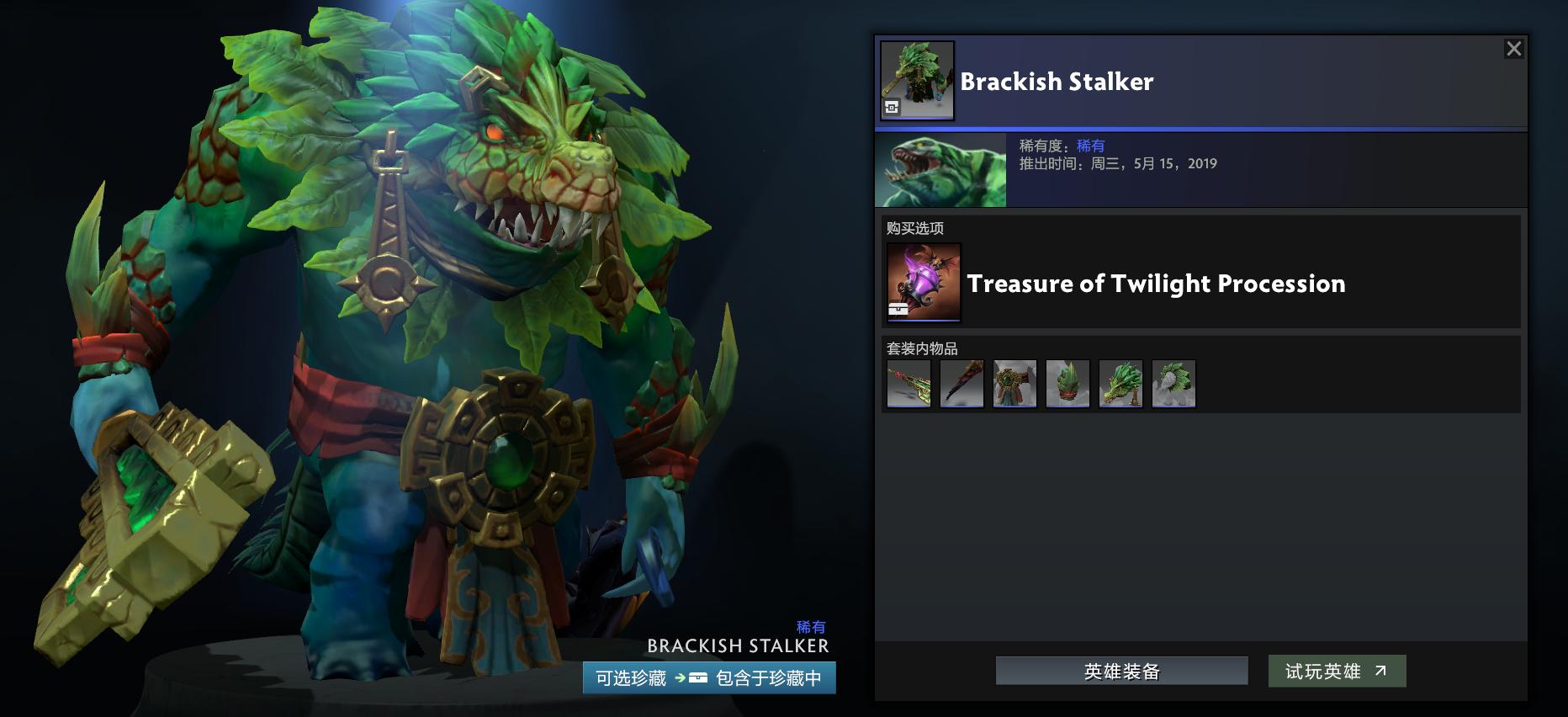Click the Brackish Stalker title header
This screenshot has width=1568, height=717.
(1057, 82)
